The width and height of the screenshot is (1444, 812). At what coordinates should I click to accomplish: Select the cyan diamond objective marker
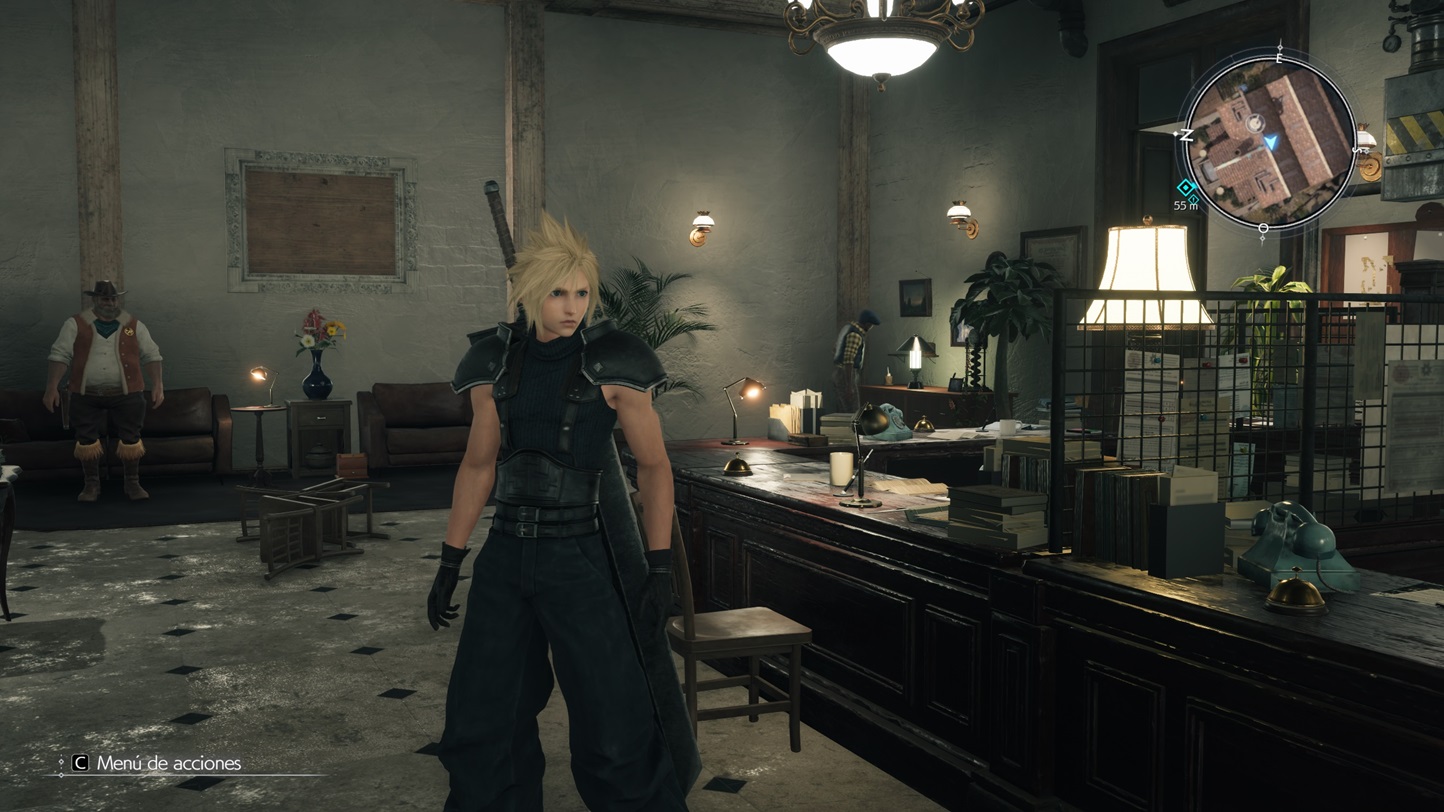pyautogui.click(x=1186, y=188)
